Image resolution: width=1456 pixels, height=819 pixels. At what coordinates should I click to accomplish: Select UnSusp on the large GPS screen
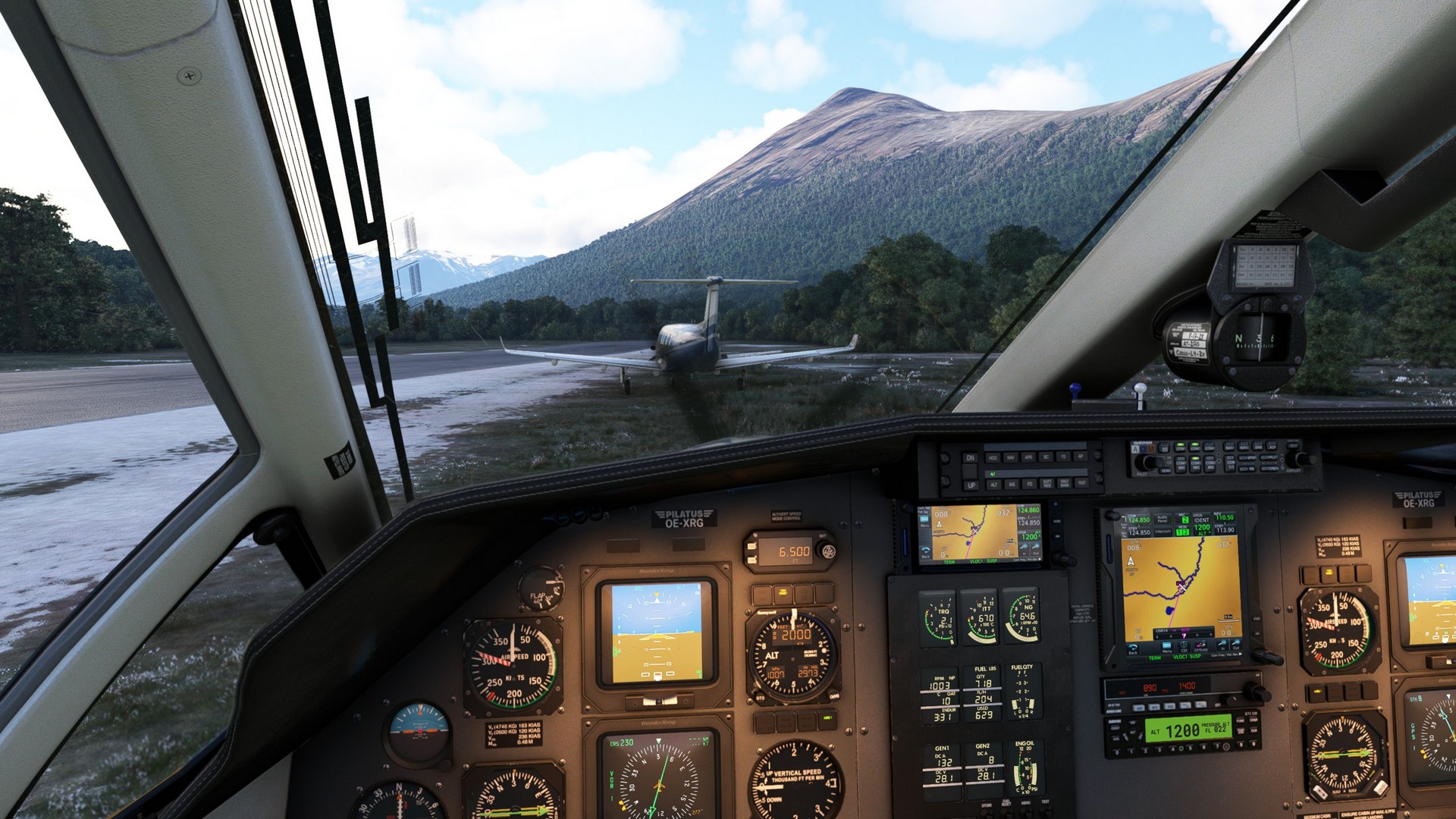pos(1201,646)
